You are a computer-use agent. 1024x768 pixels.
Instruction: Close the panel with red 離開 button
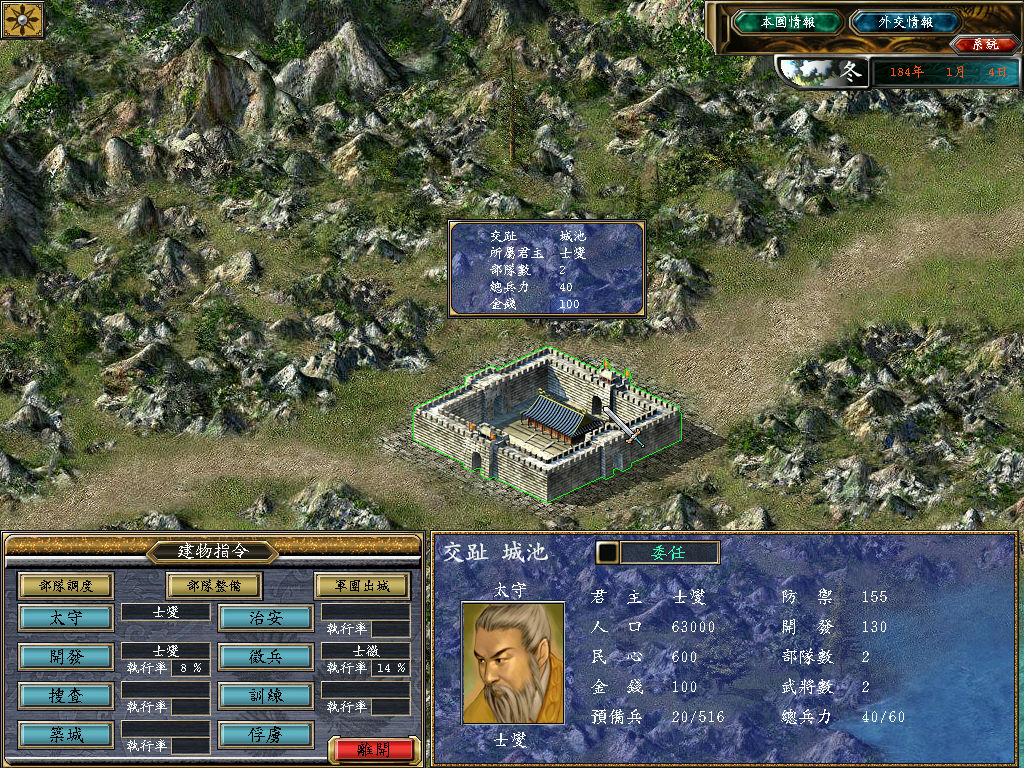[369, 748]
